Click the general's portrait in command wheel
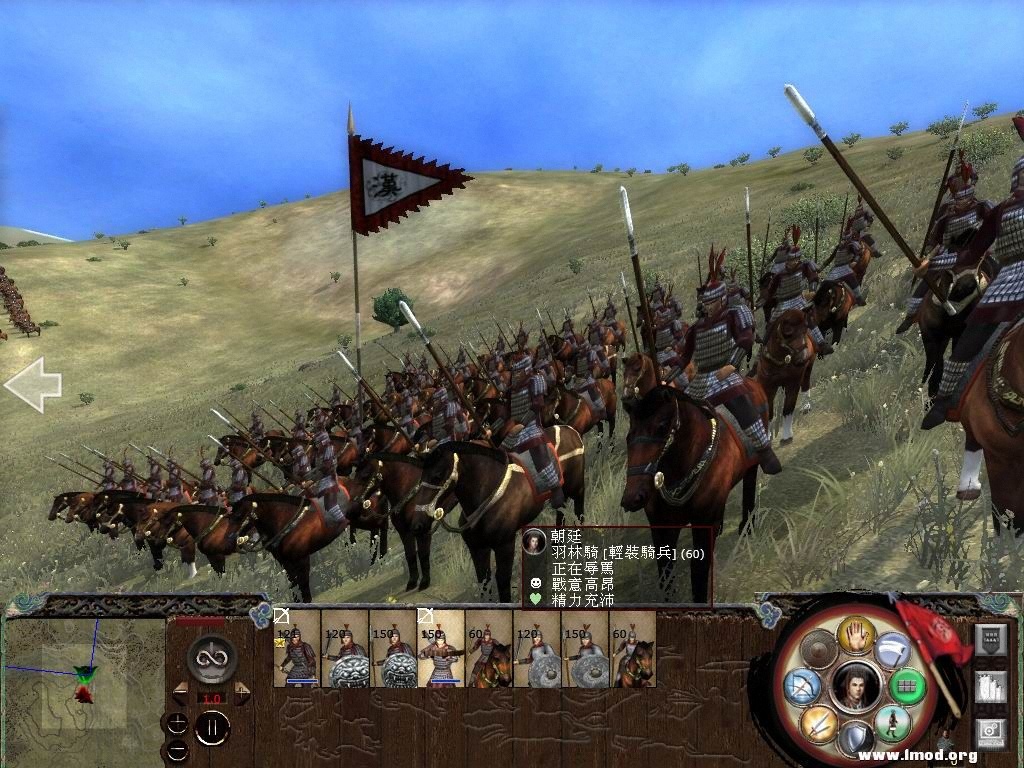 pyautogui.click(x=854, y=686)
